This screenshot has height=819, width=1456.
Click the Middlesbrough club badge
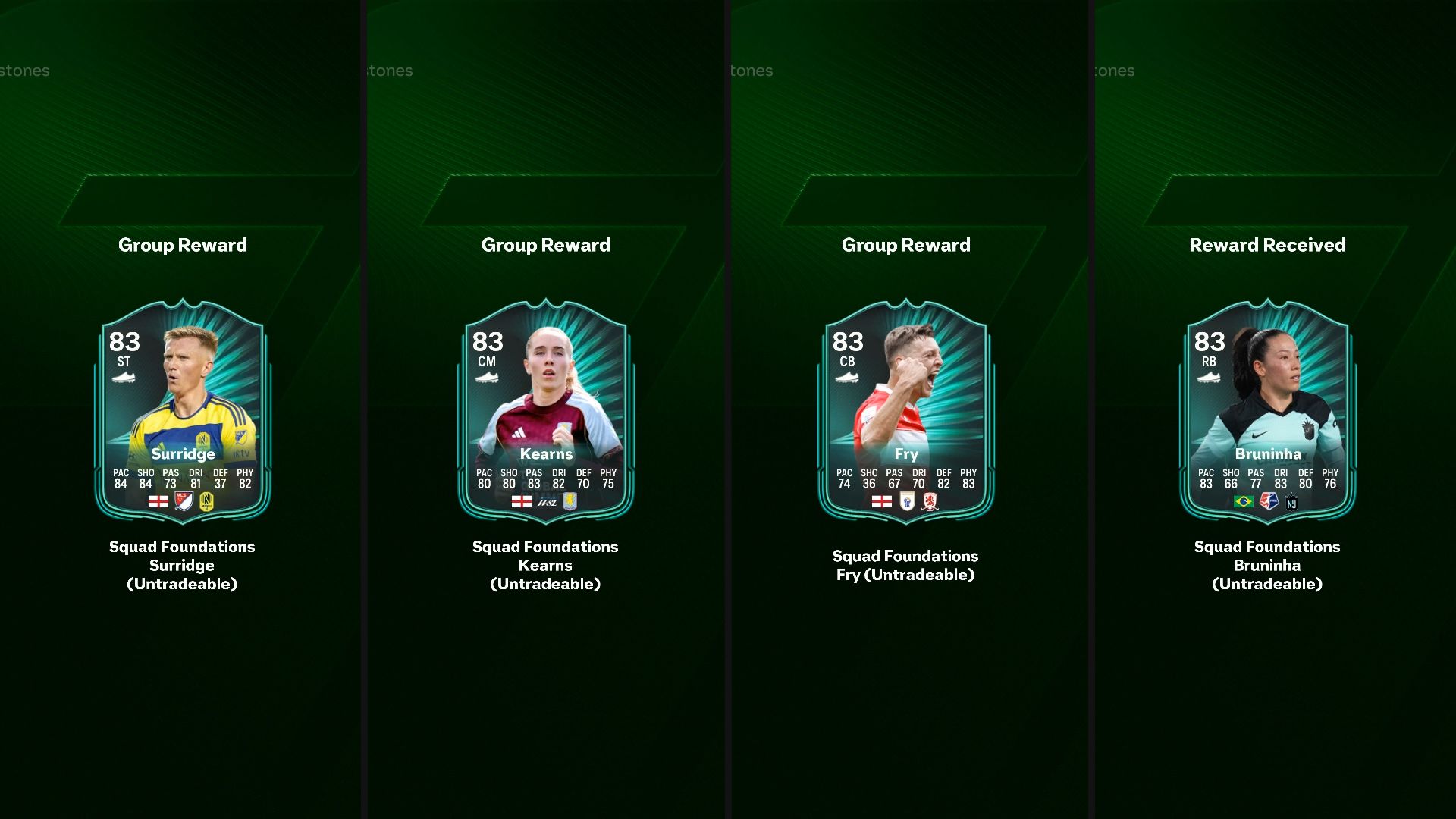[930, 501]
